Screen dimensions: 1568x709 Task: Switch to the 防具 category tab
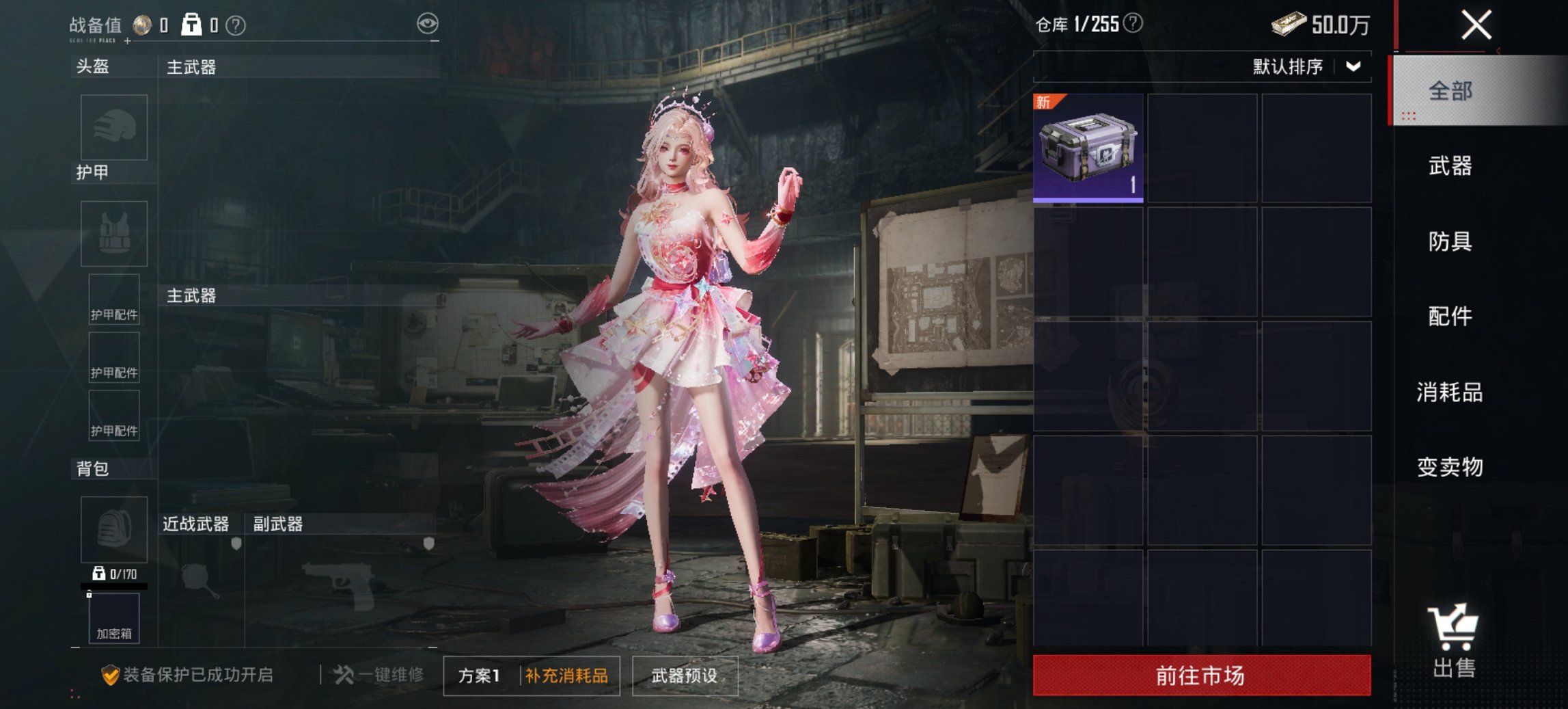pos(1451,241)
